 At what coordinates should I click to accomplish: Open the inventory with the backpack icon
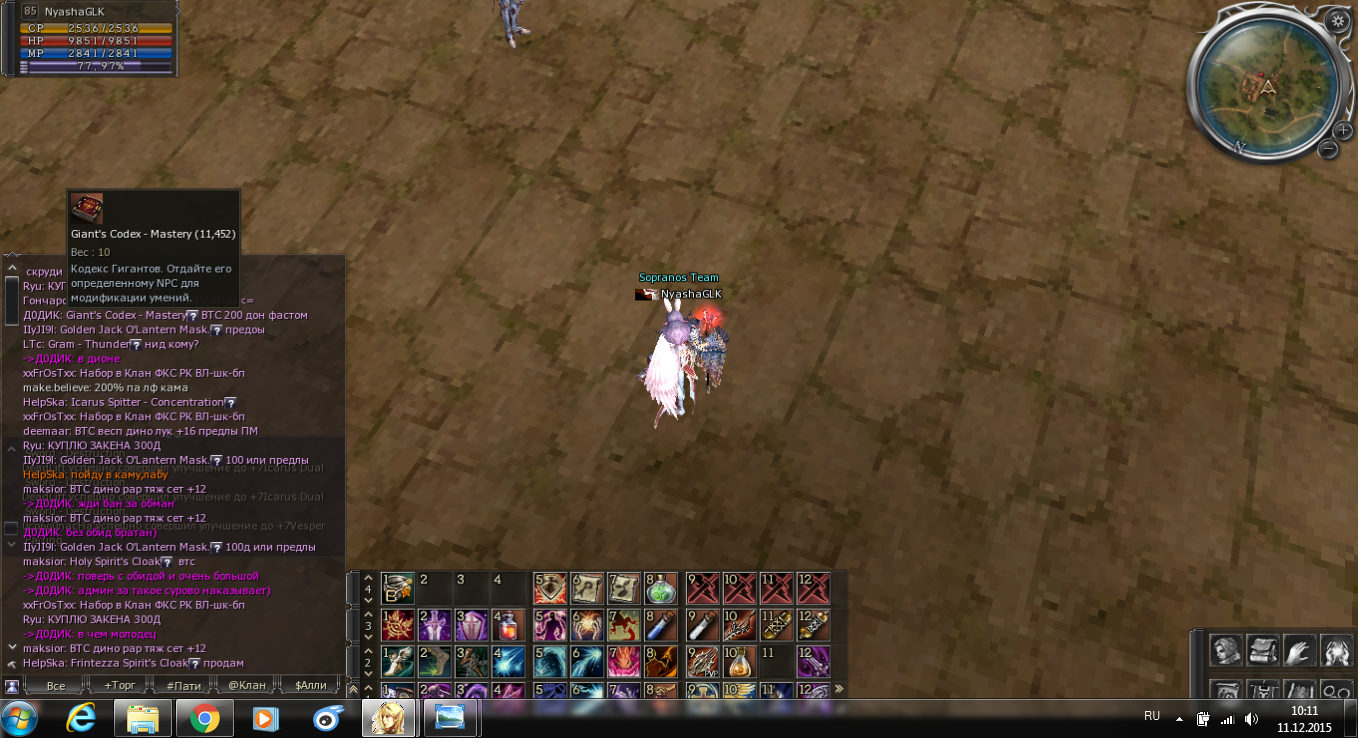[x=1262, y=652]
